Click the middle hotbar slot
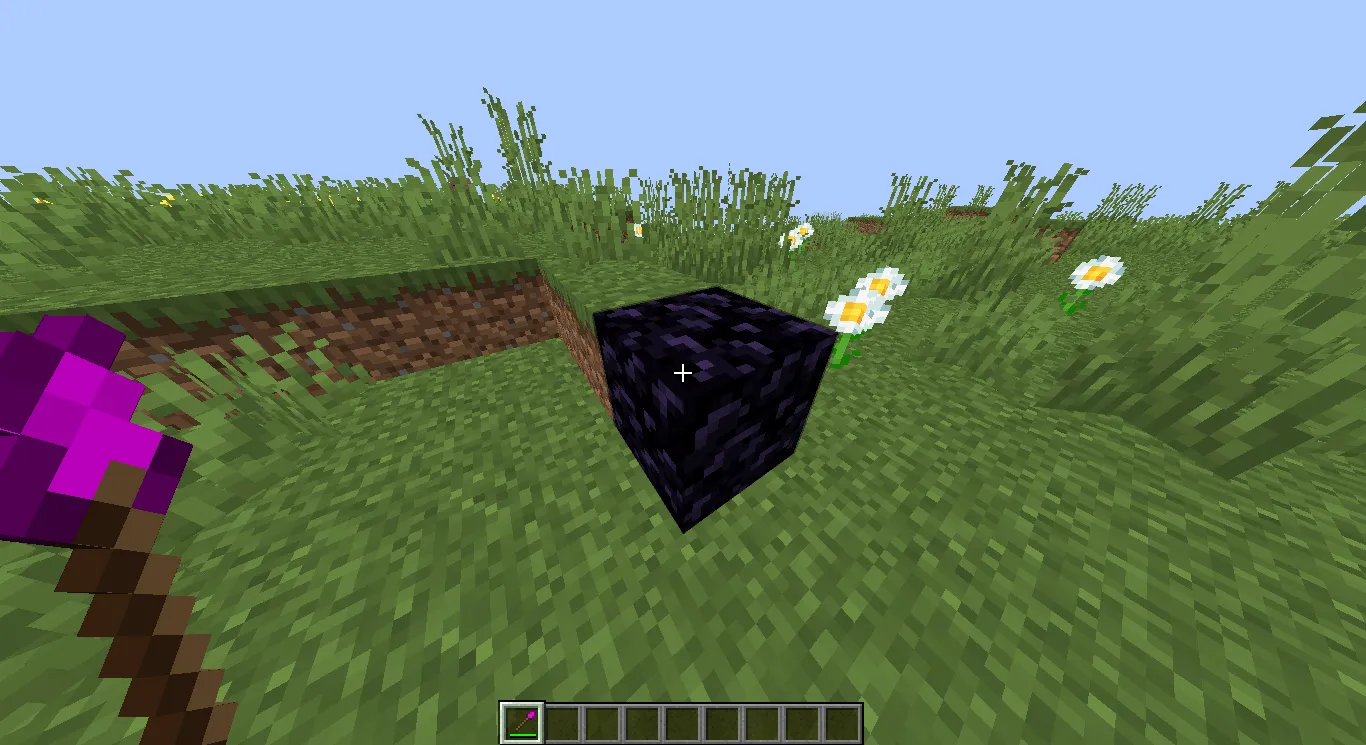This screenshot has width=1366, height=745. click(682, 720)
